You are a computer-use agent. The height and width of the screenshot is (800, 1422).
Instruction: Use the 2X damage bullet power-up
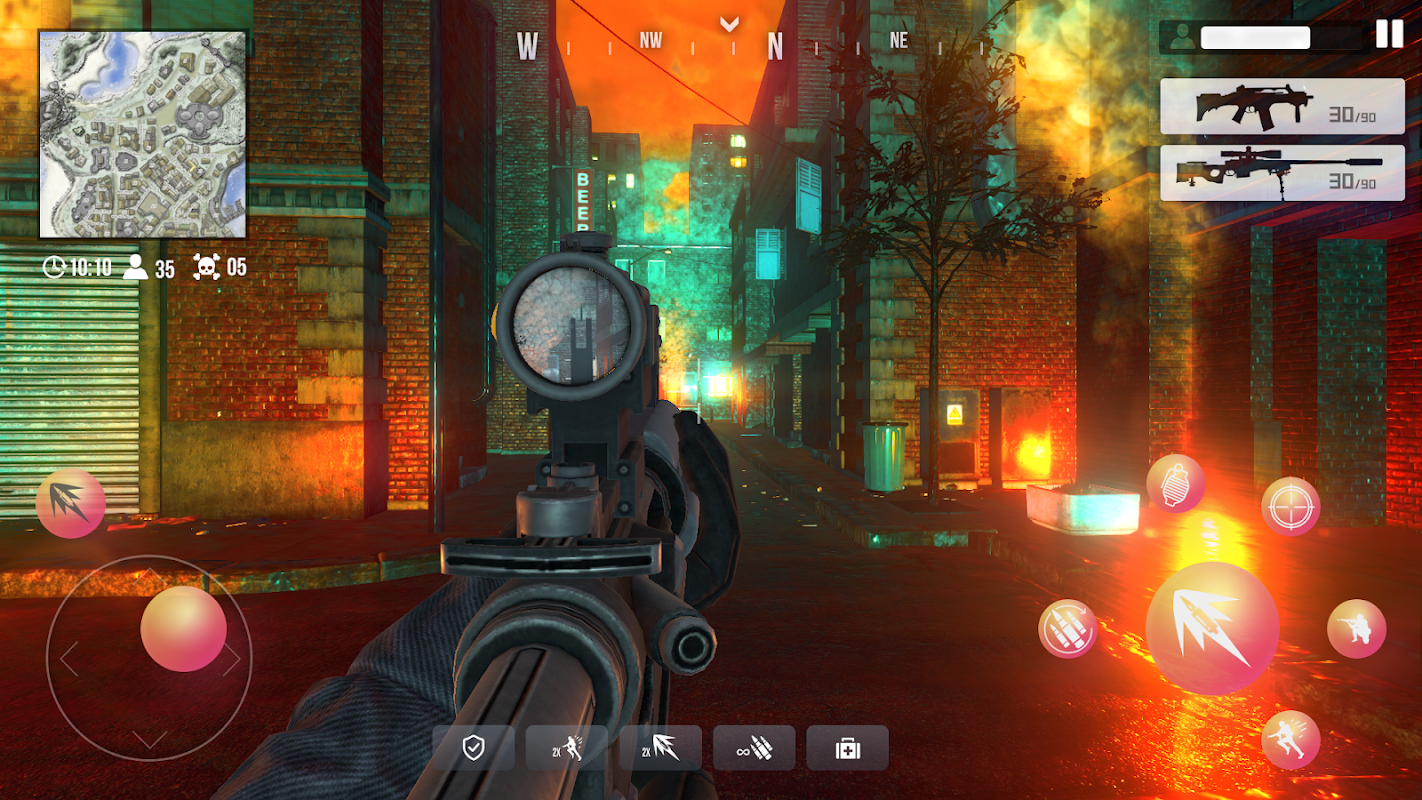click(660, 748)
